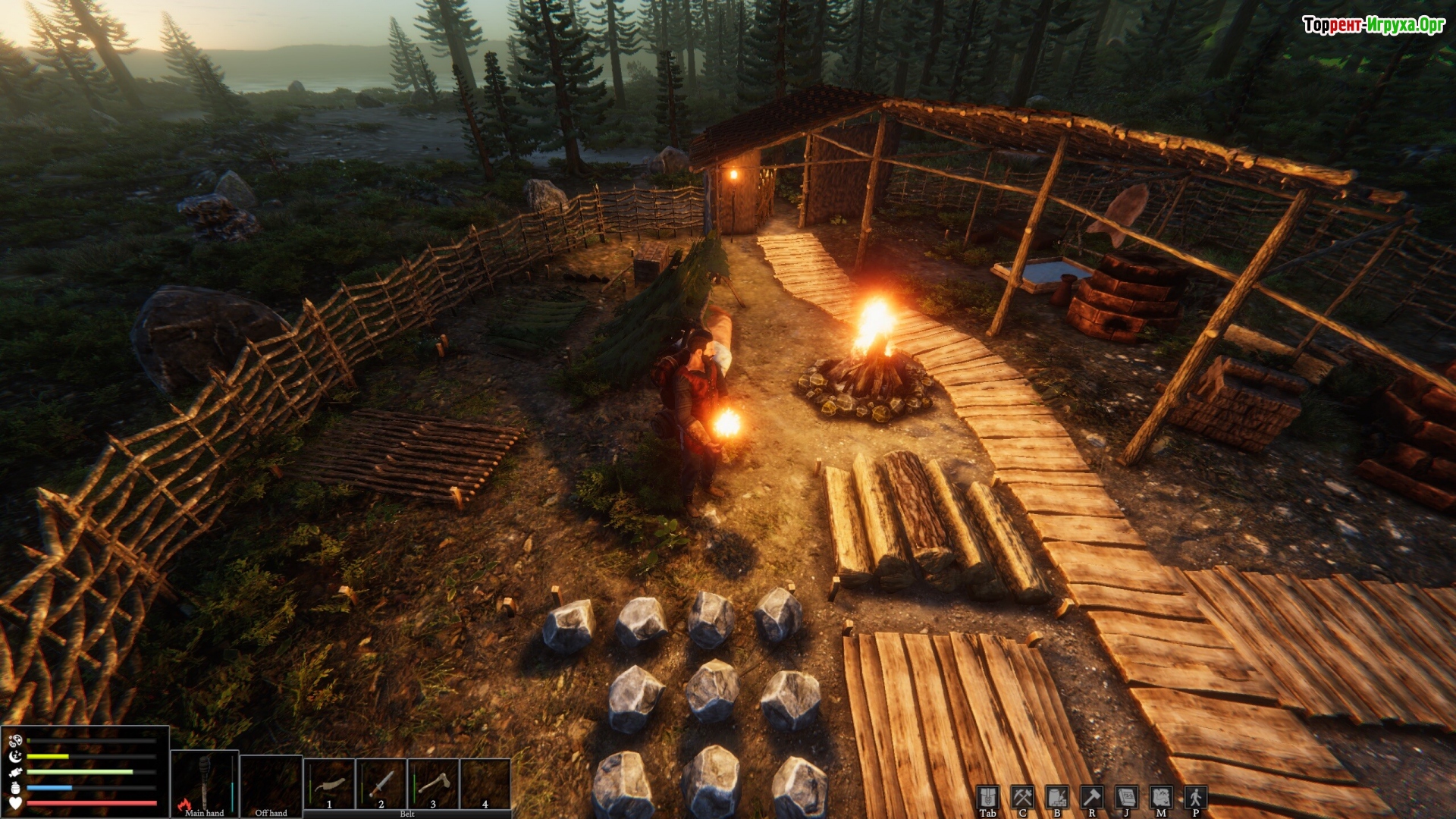Viewport: 1456px width, 819px height.
Task: Click the single hammer icon
Action: (1092, 798)
